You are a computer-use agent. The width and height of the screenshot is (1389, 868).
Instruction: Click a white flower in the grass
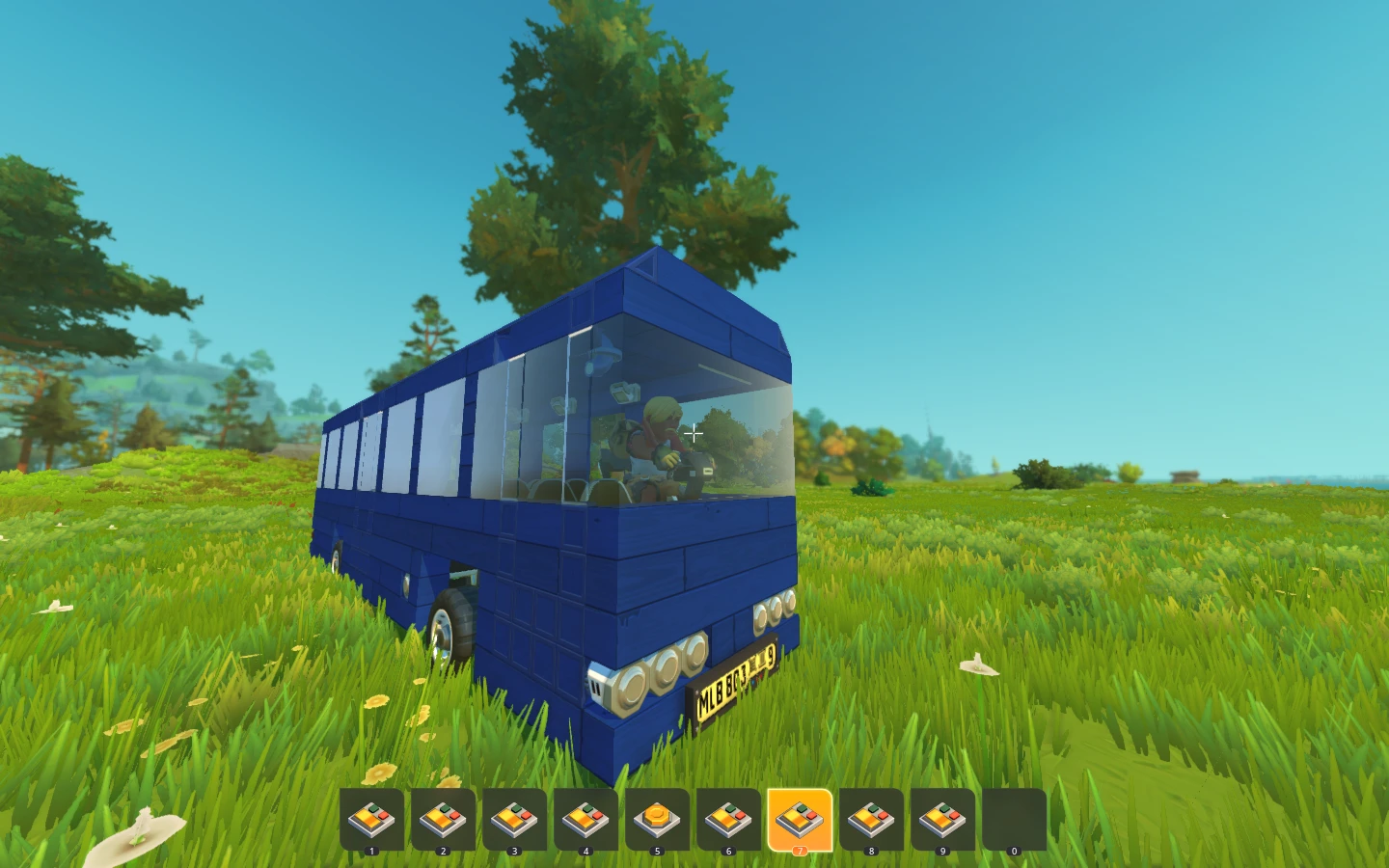click(977, 667)
